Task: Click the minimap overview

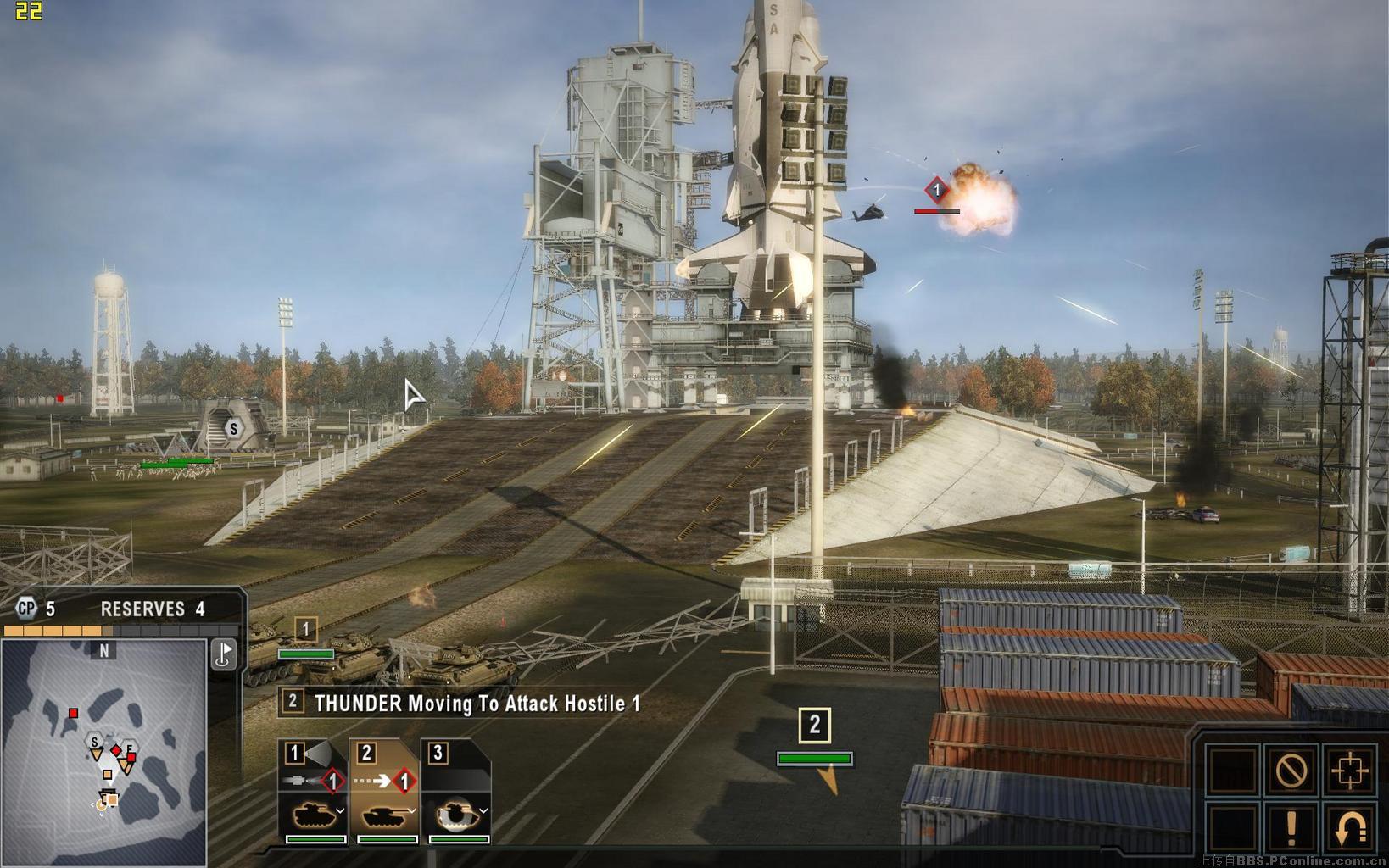Action: pyautogui.click(x=103, y=750)
